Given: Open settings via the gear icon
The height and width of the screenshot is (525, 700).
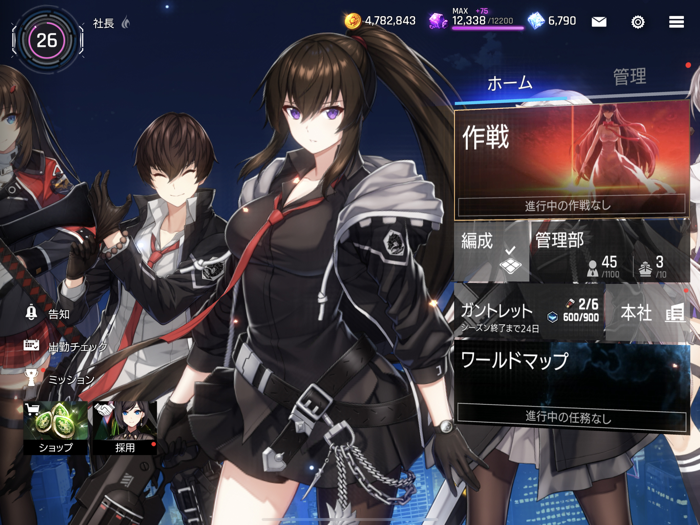Looking at the screenshot, I should pyautogui.click(x=637, y=21).
